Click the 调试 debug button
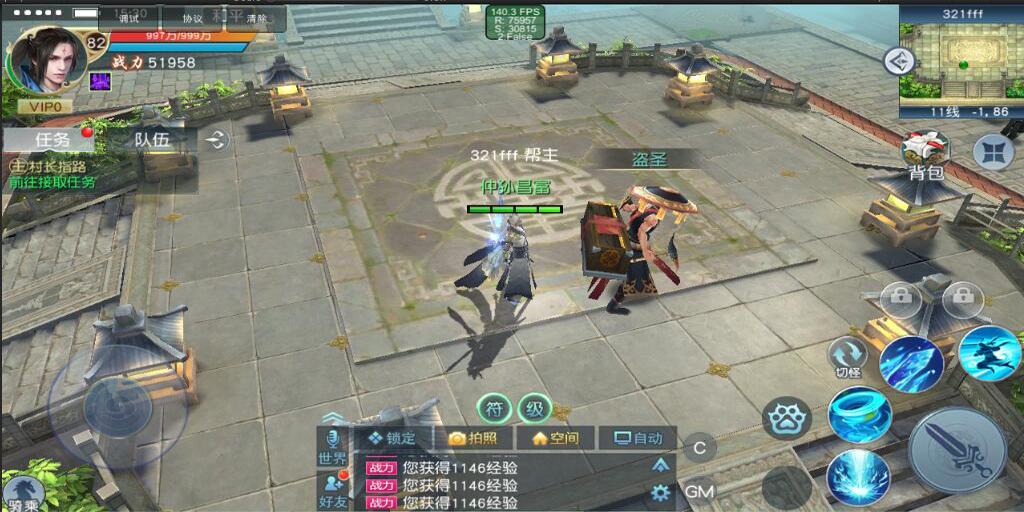The width and height of the screenshot is (1024, 512). pyautogui.click(x=129, y=18)
